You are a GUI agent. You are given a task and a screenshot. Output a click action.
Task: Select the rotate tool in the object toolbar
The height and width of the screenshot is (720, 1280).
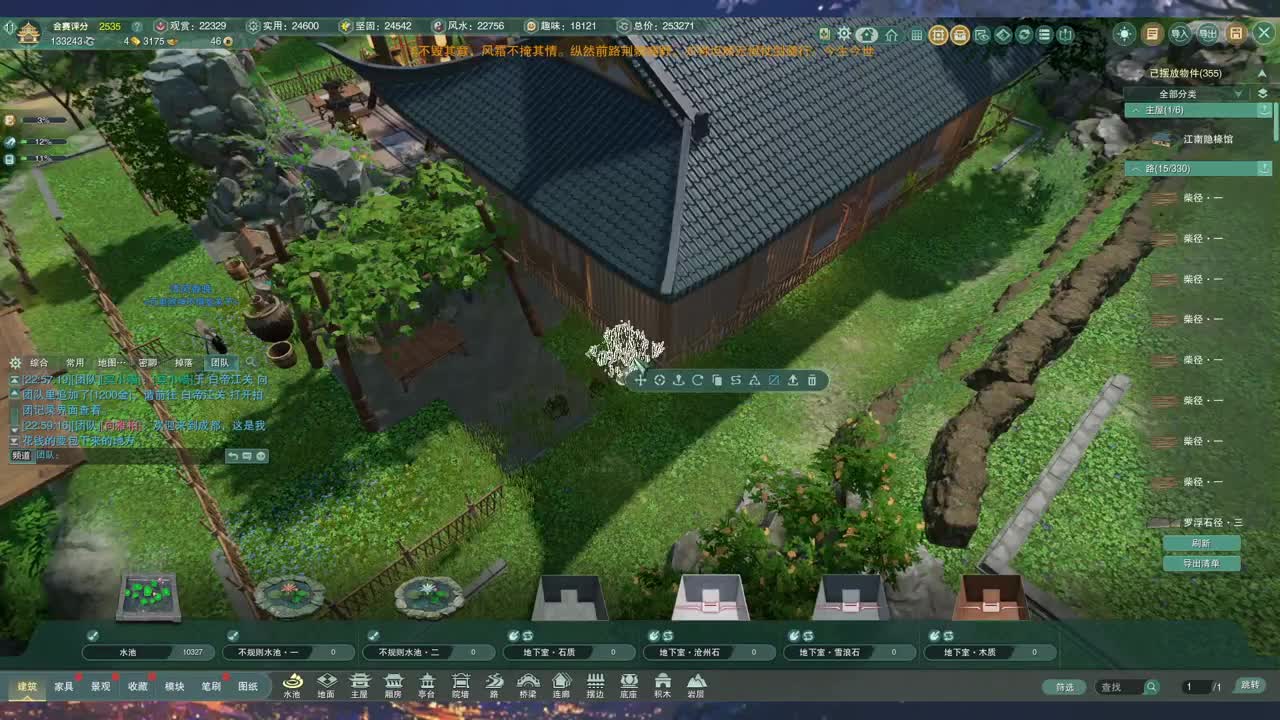pyautogui.click(x=695, y=380)
